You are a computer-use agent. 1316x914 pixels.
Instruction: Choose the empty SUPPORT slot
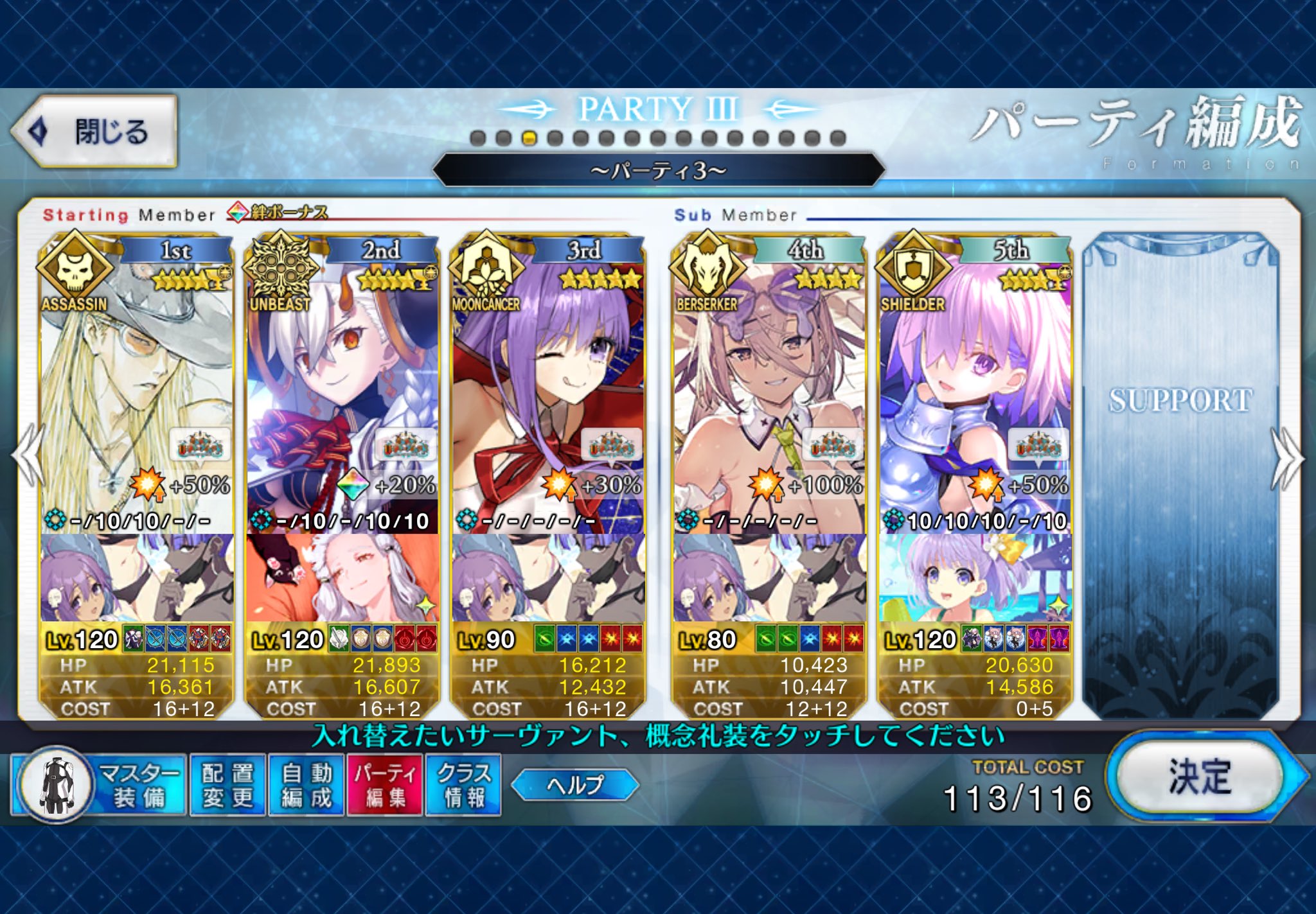click(x=1180, y=475)
